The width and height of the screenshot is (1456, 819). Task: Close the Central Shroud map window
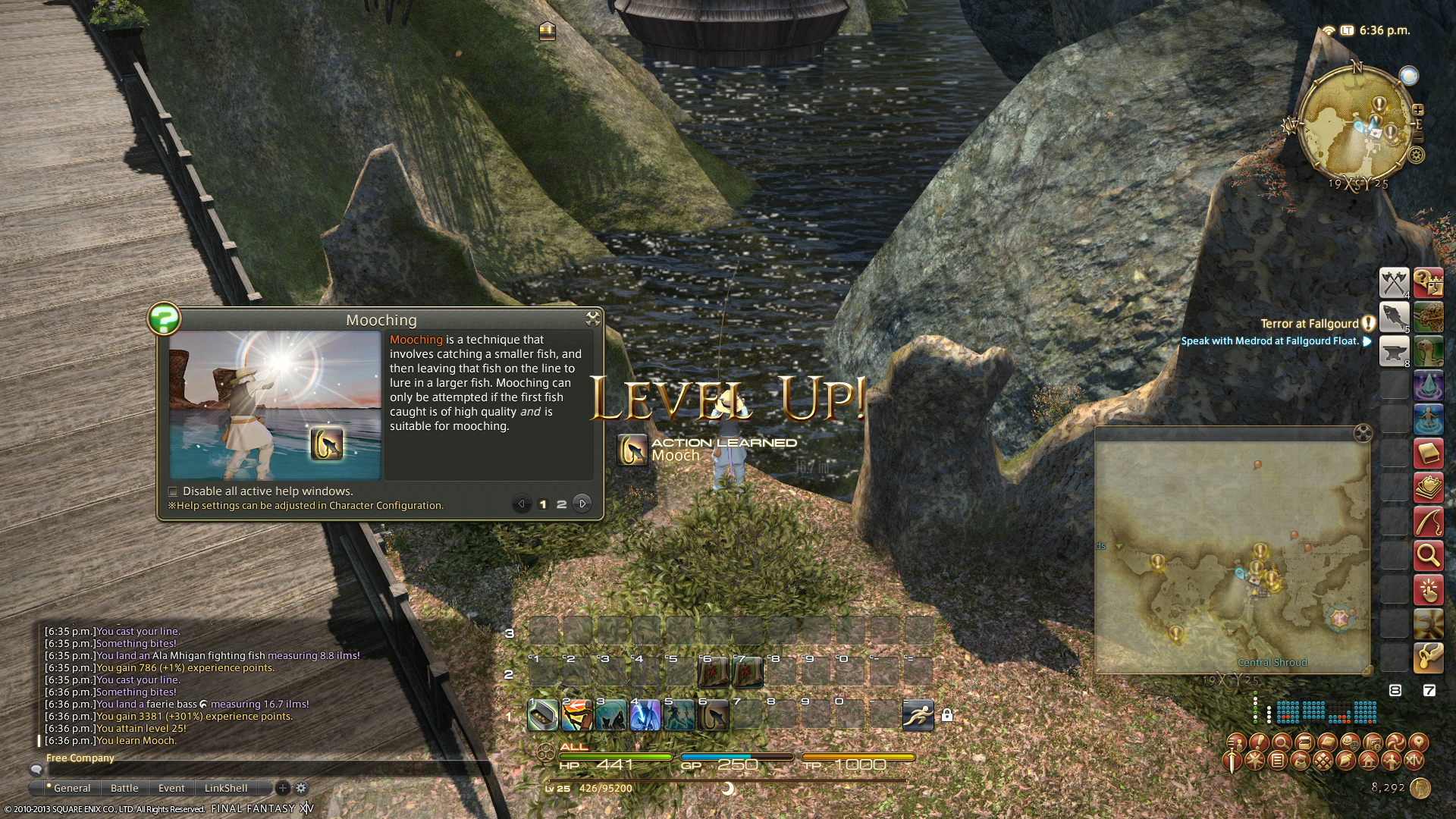click(x=1363, y=433)
